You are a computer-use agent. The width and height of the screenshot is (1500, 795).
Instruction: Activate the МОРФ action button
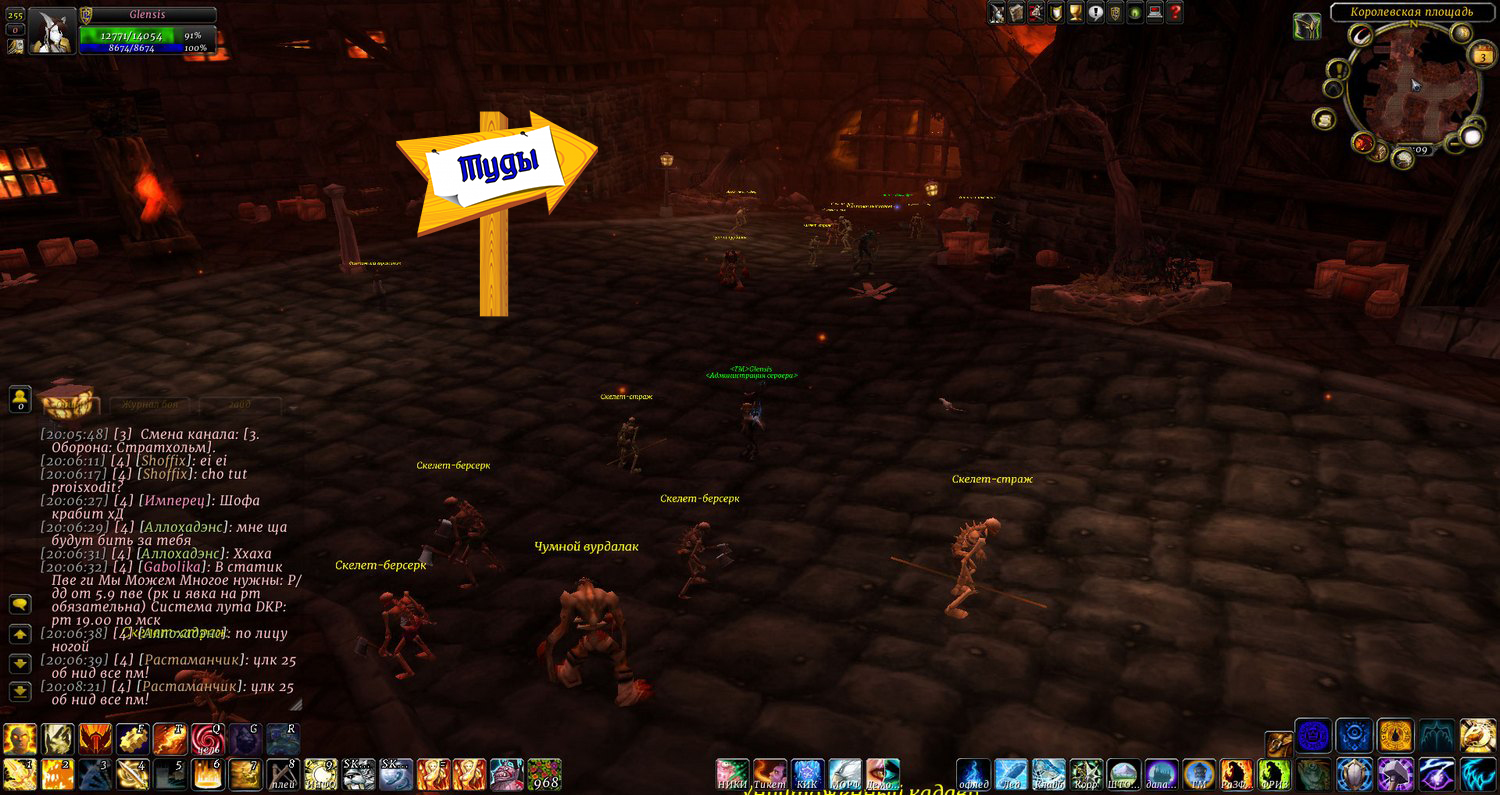point(845,775)
